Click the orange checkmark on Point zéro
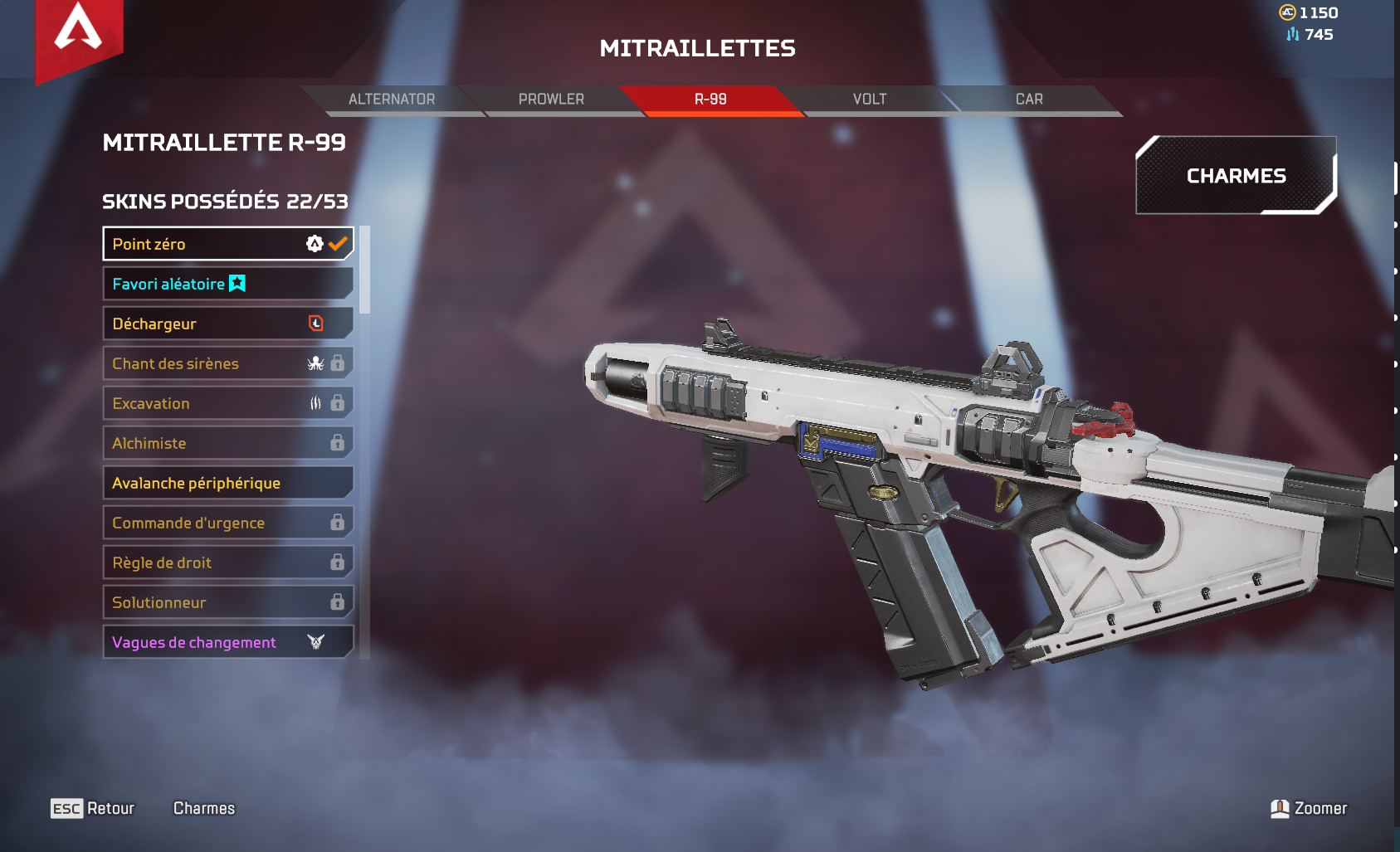Viewport: 1400px width, 852px height. coord(337,242)
